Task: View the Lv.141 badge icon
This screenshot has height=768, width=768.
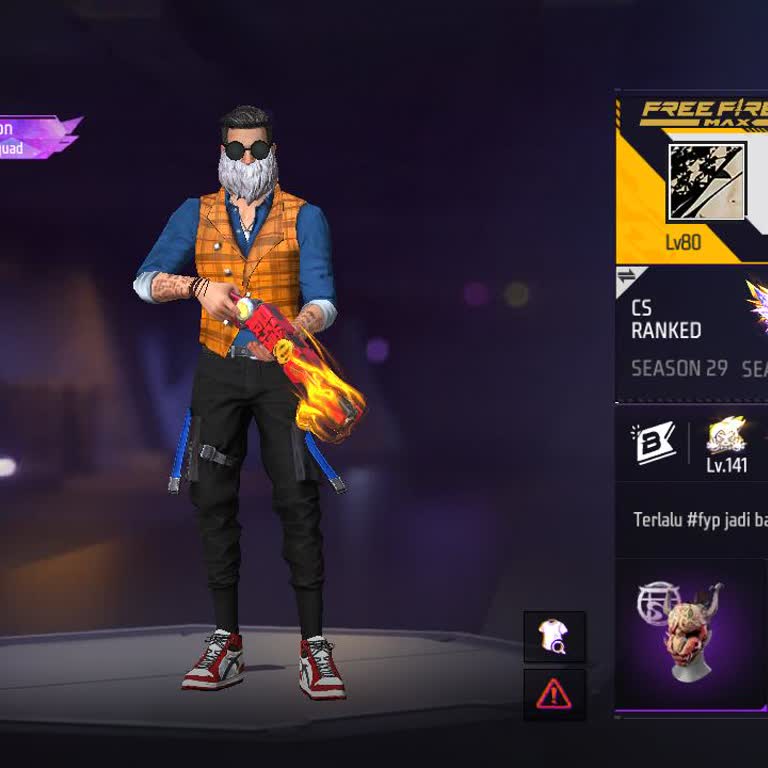Action: point(727,436)
